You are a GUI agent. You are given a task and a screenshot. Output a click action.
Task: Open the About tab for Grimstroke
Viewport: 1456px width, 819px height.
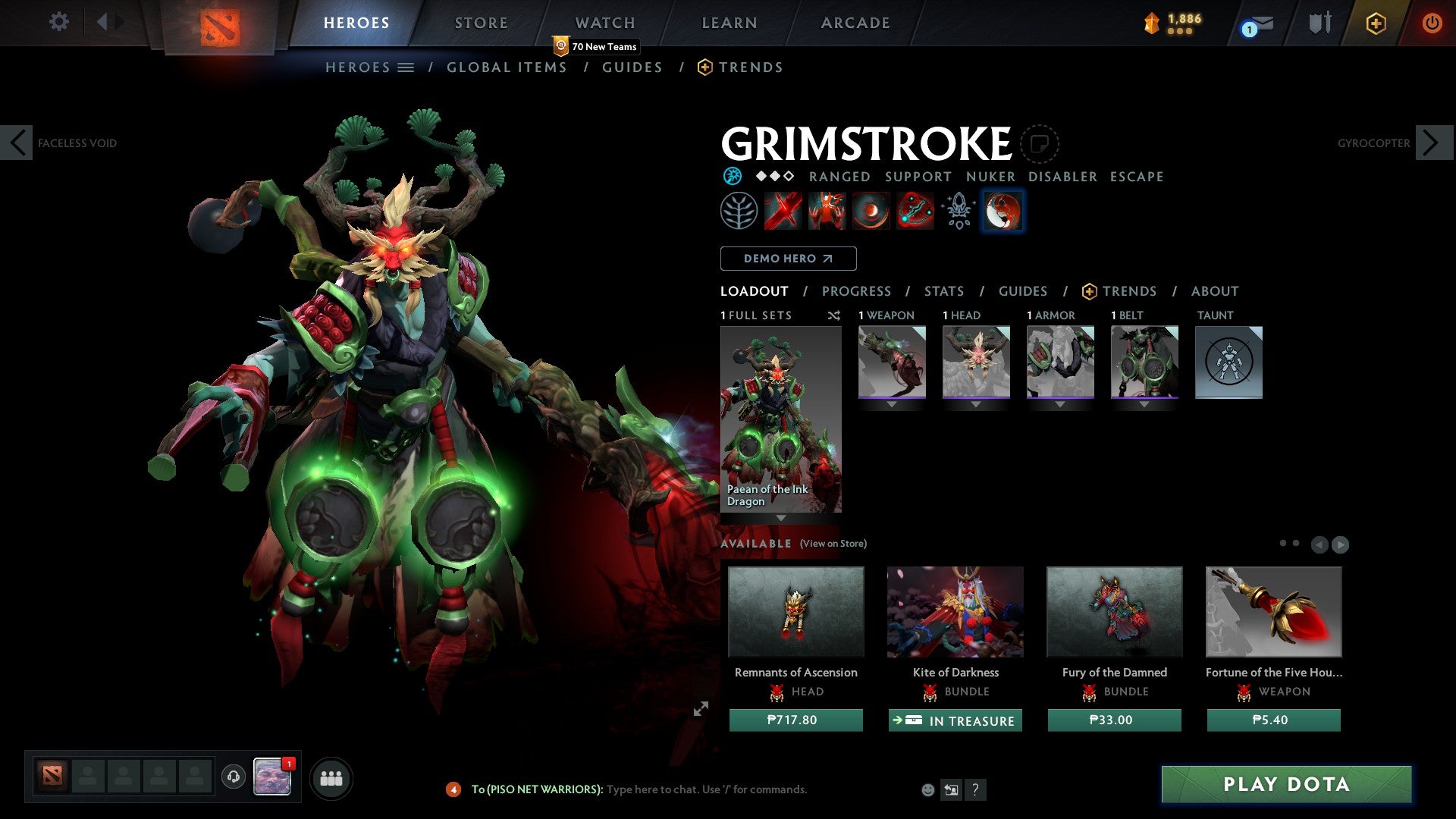[1214, 291]
